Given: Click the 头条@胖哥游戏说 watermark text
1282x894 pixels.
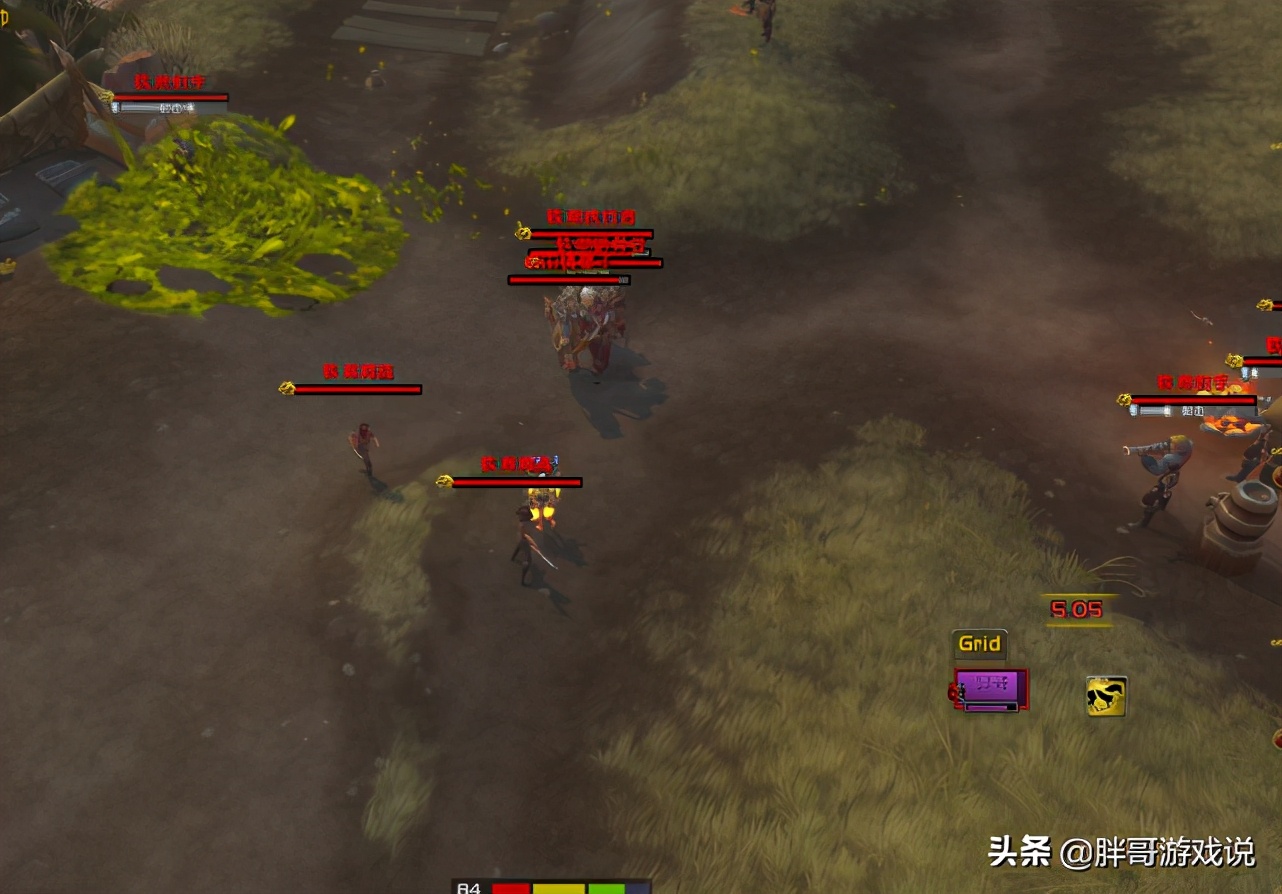Looking at the screenshot, I should pyautogui.click(x=1120, y=850).
